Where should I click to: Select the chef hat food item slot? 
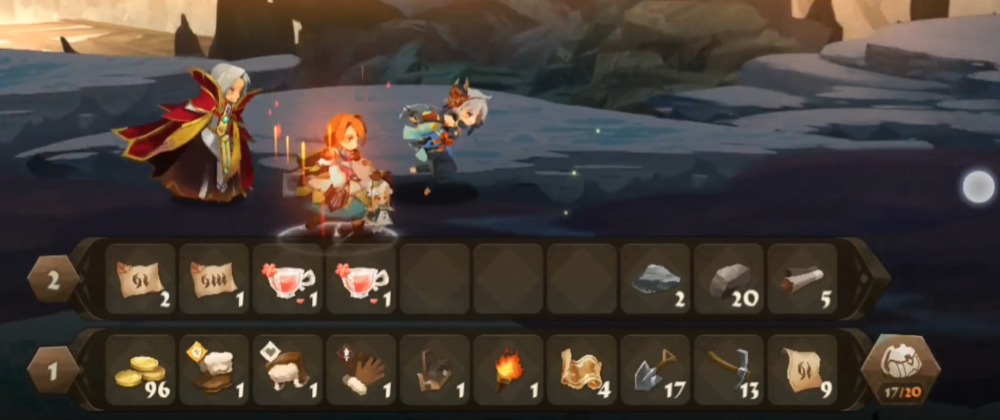click(214, 369)
